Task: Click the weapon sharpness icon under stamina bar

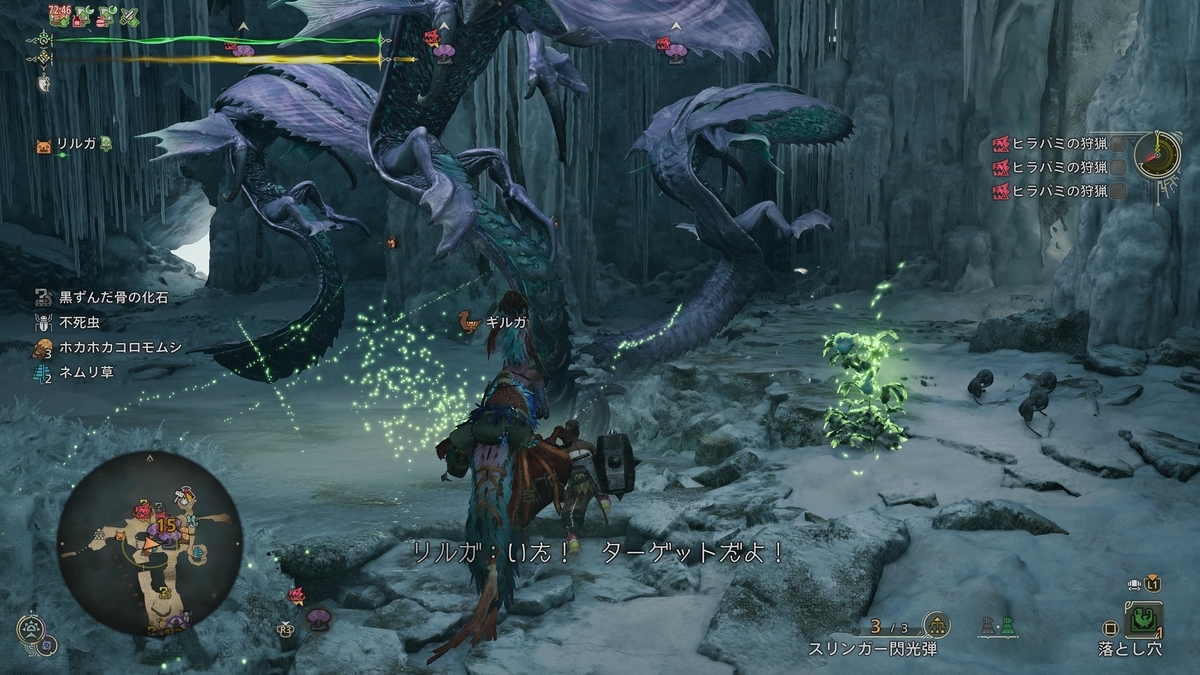Action: pyautogui.click(x=44, y=84)
